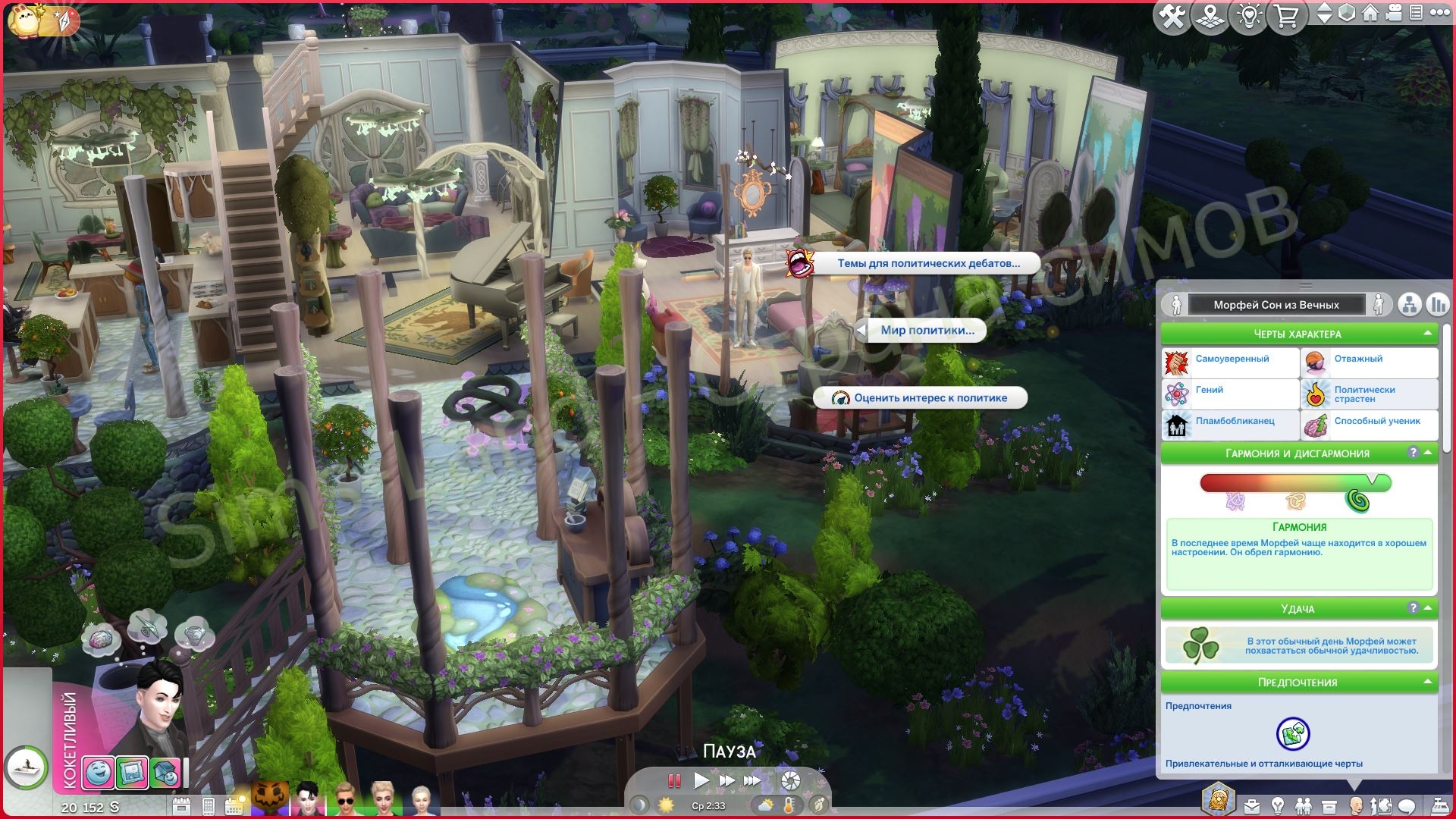
Task: Open the map pin travel icon
Action: pyautogui.click(x=1210, y=16)
